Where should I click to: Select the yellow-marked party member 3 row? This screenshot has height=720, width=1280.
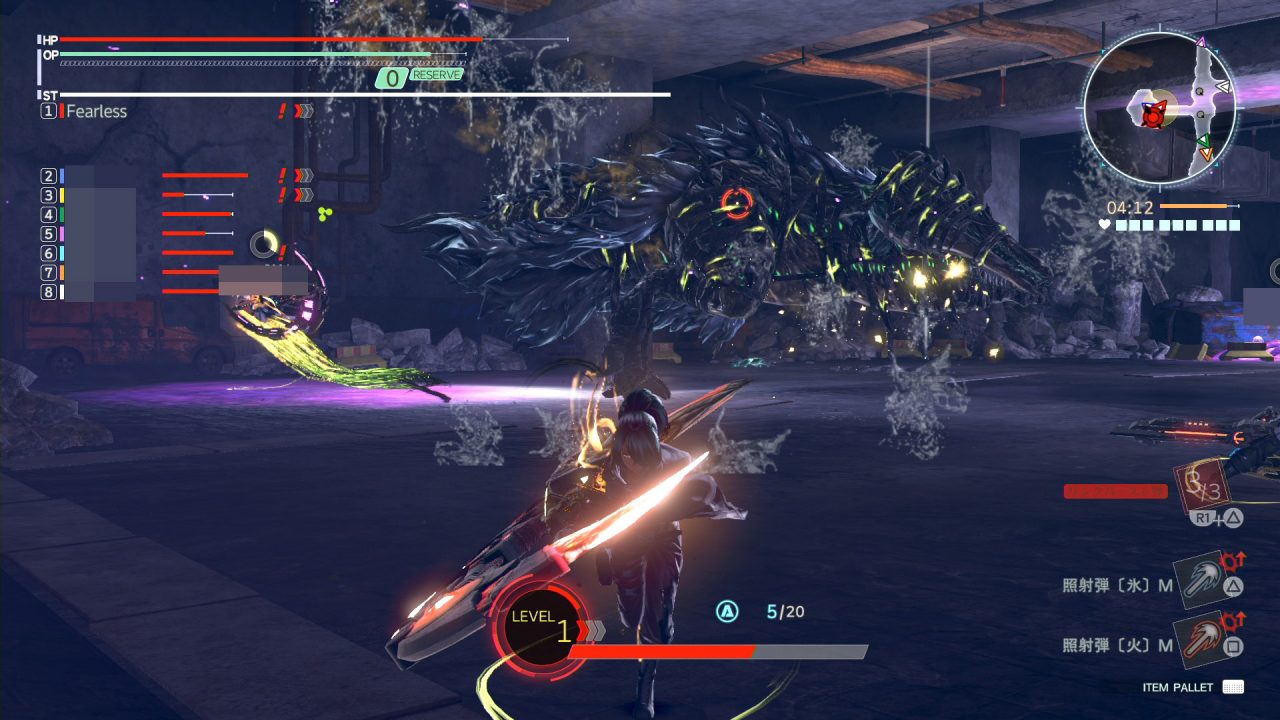coord(140,195)
